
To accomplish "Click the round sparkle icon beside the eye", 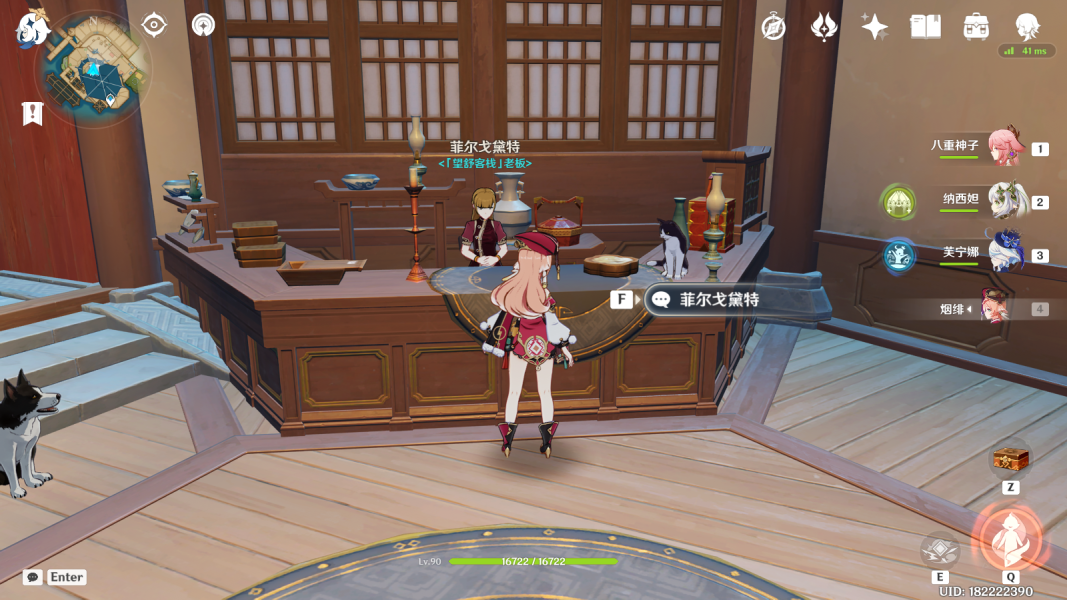I will pos(203,25).
